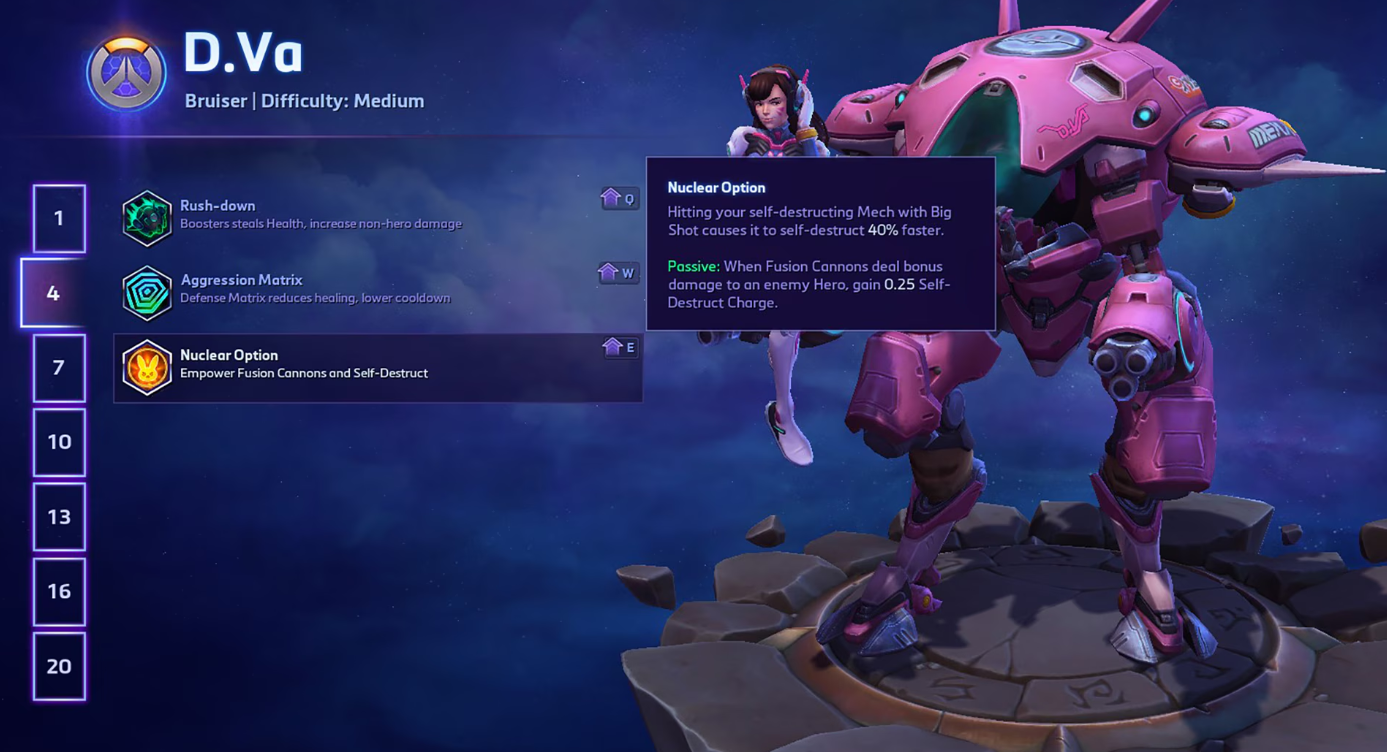Open the level 10 talent tier
The width and height of the screenshot is (1387, 752).
point(59,442)
